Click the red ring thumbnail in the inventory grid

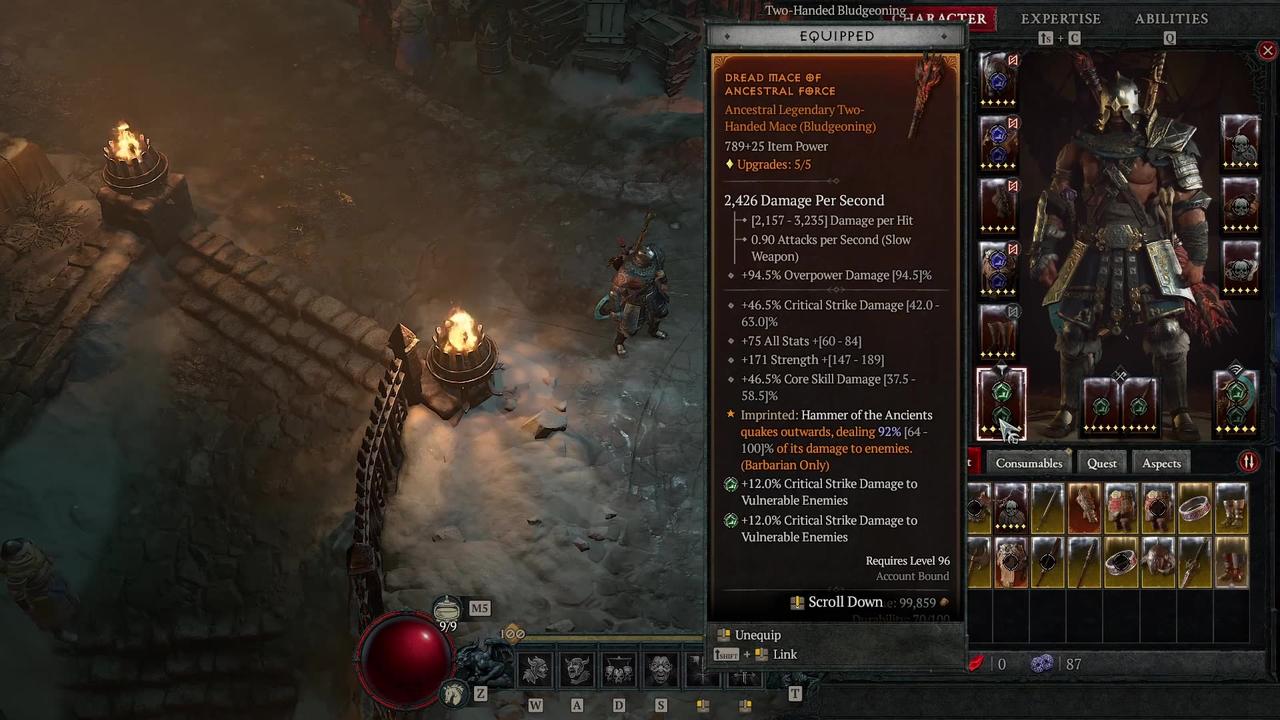click(1194, 510)
